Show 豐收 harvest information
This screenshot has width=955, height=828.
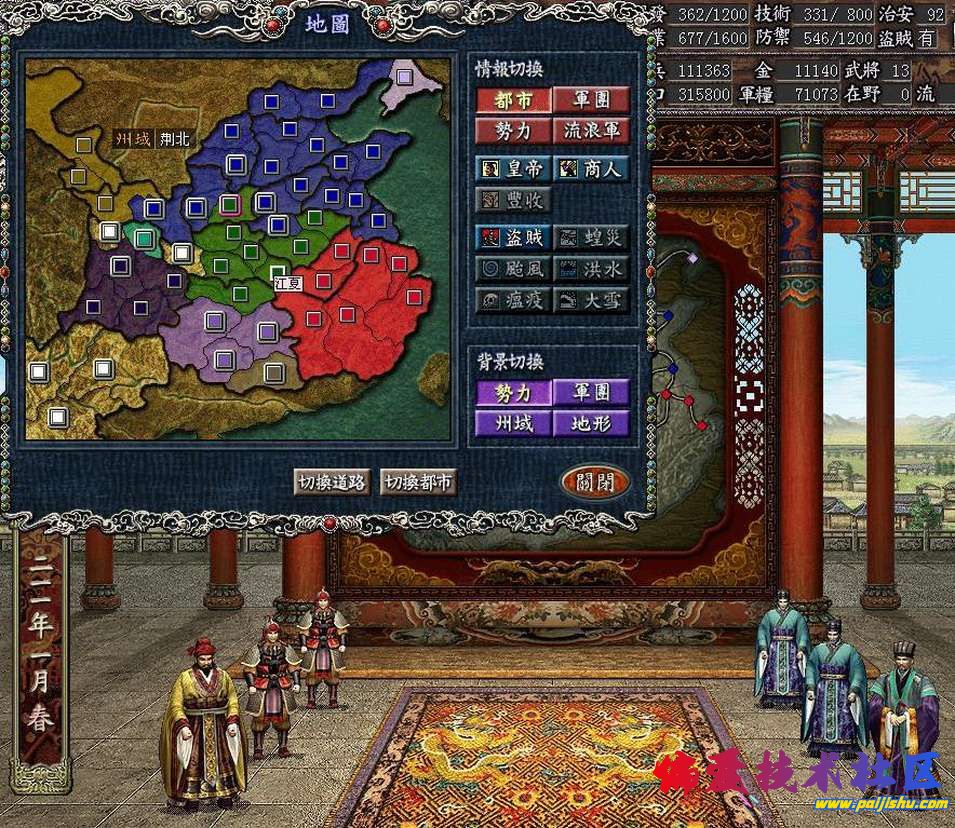(x=513, y=200)
